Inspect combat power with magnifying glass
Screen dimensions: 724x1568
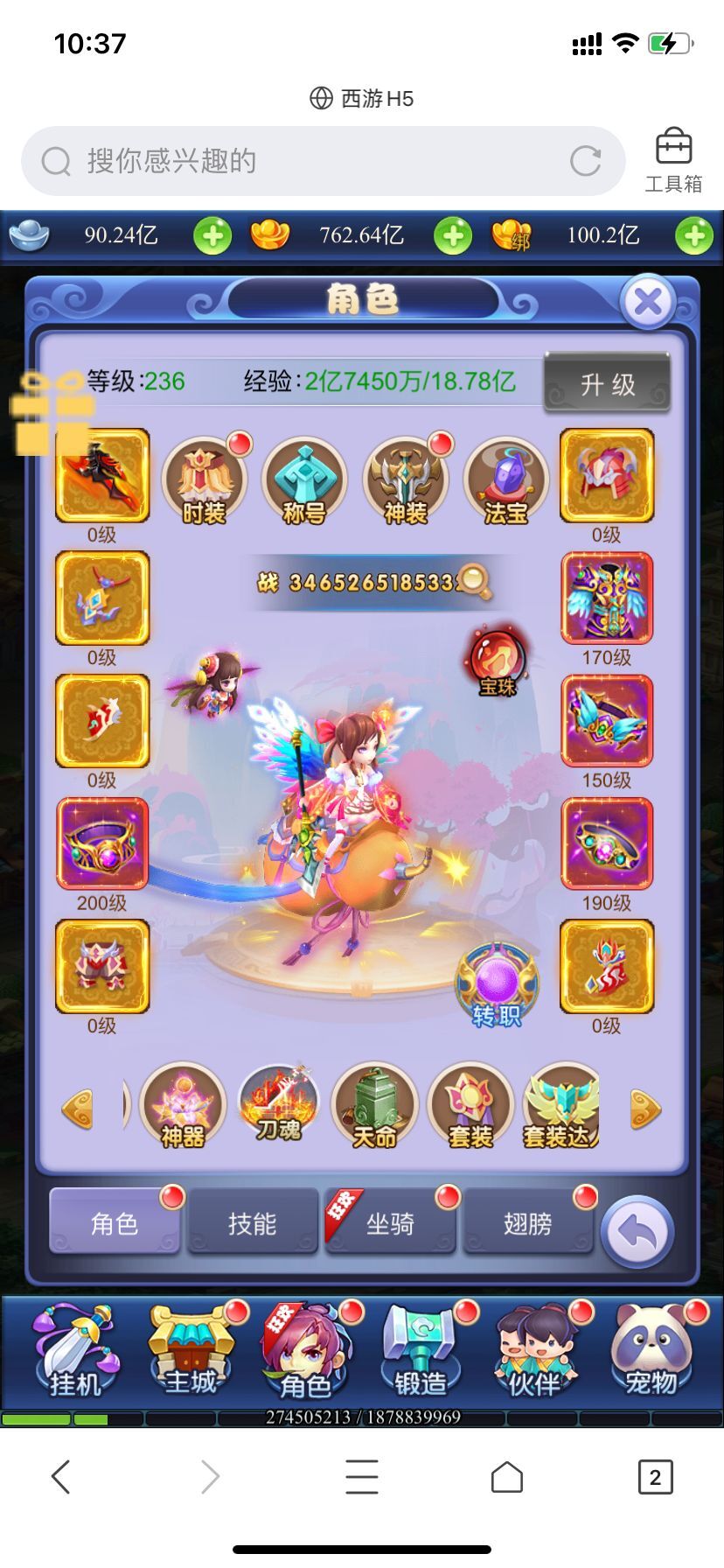pos(473,581)
